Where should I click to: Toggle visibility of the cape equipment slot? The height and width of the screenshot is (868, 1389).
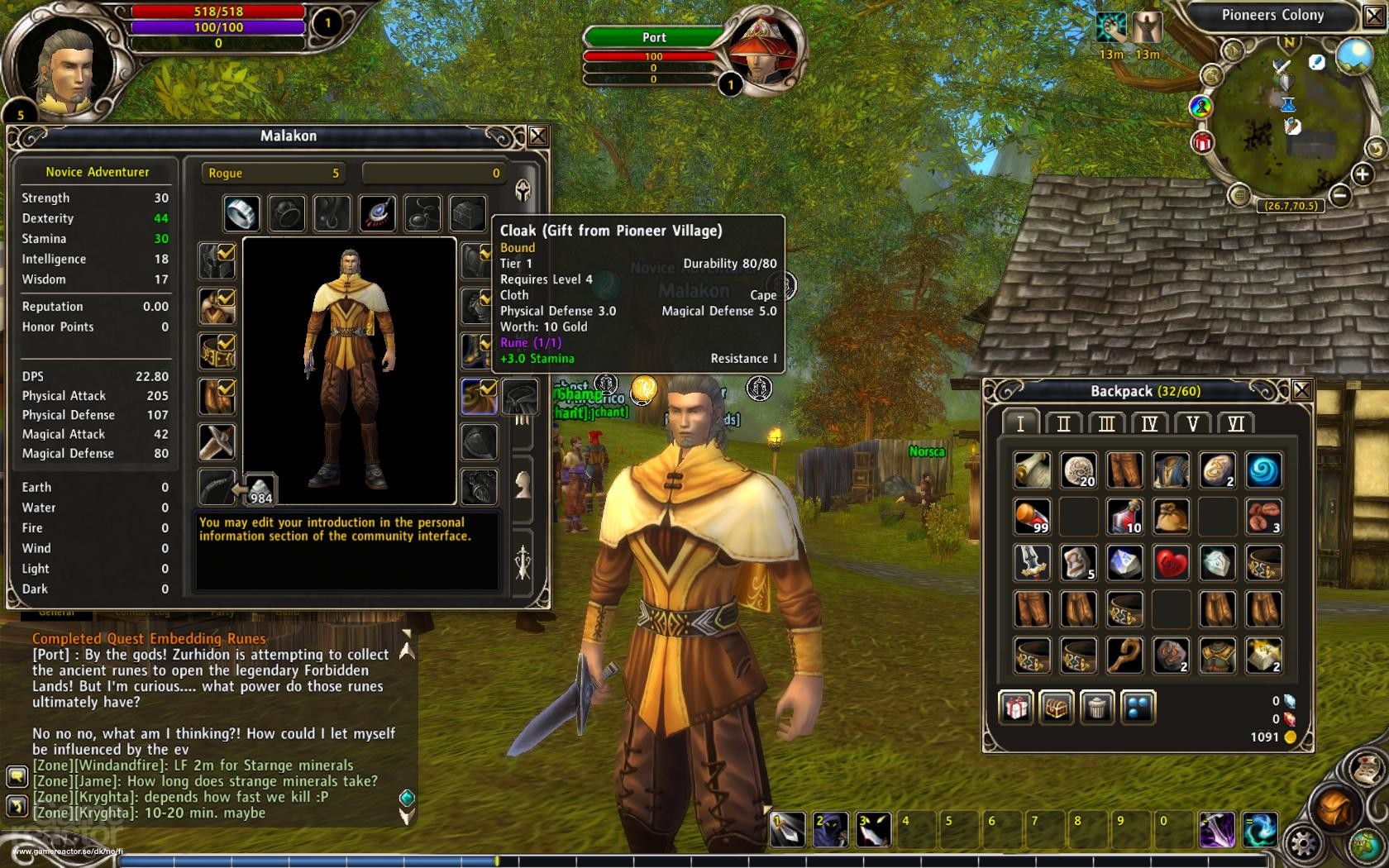489,389
